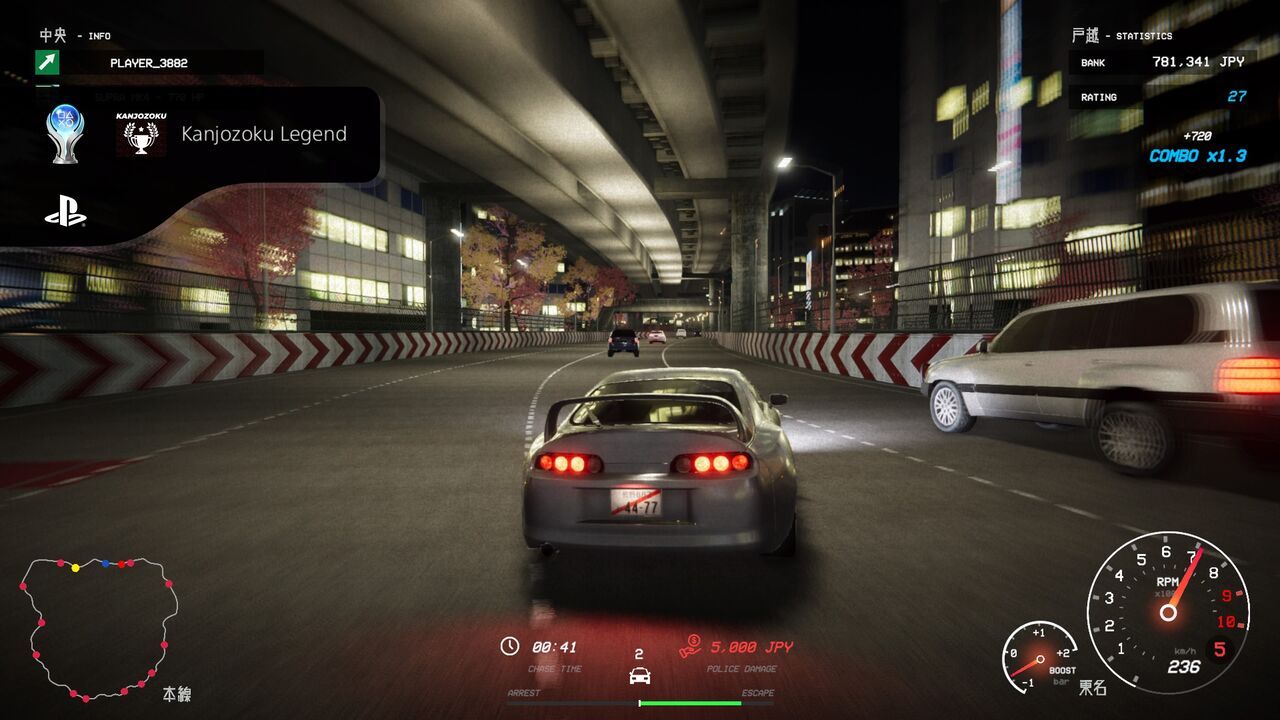
Task: Click the police car pursuit icon
Action: (x=639, y=675)
